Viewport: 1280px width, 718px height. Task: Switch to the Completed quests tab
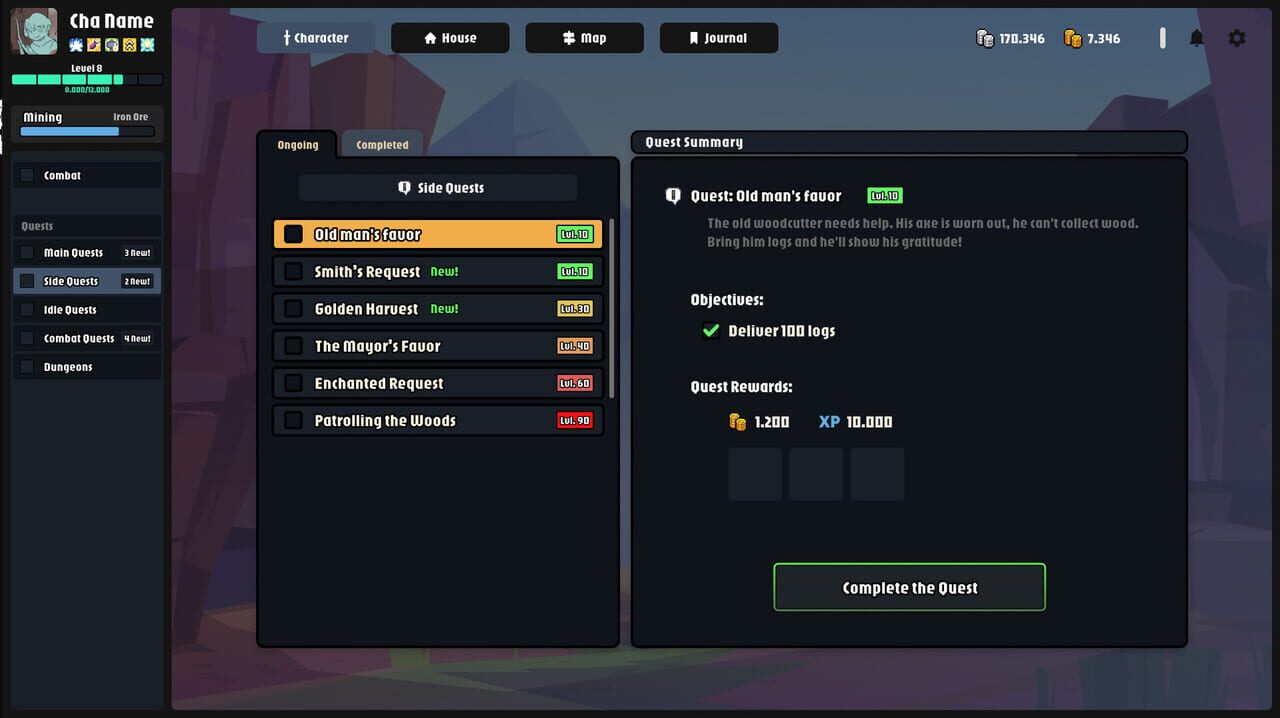[382, 145]
